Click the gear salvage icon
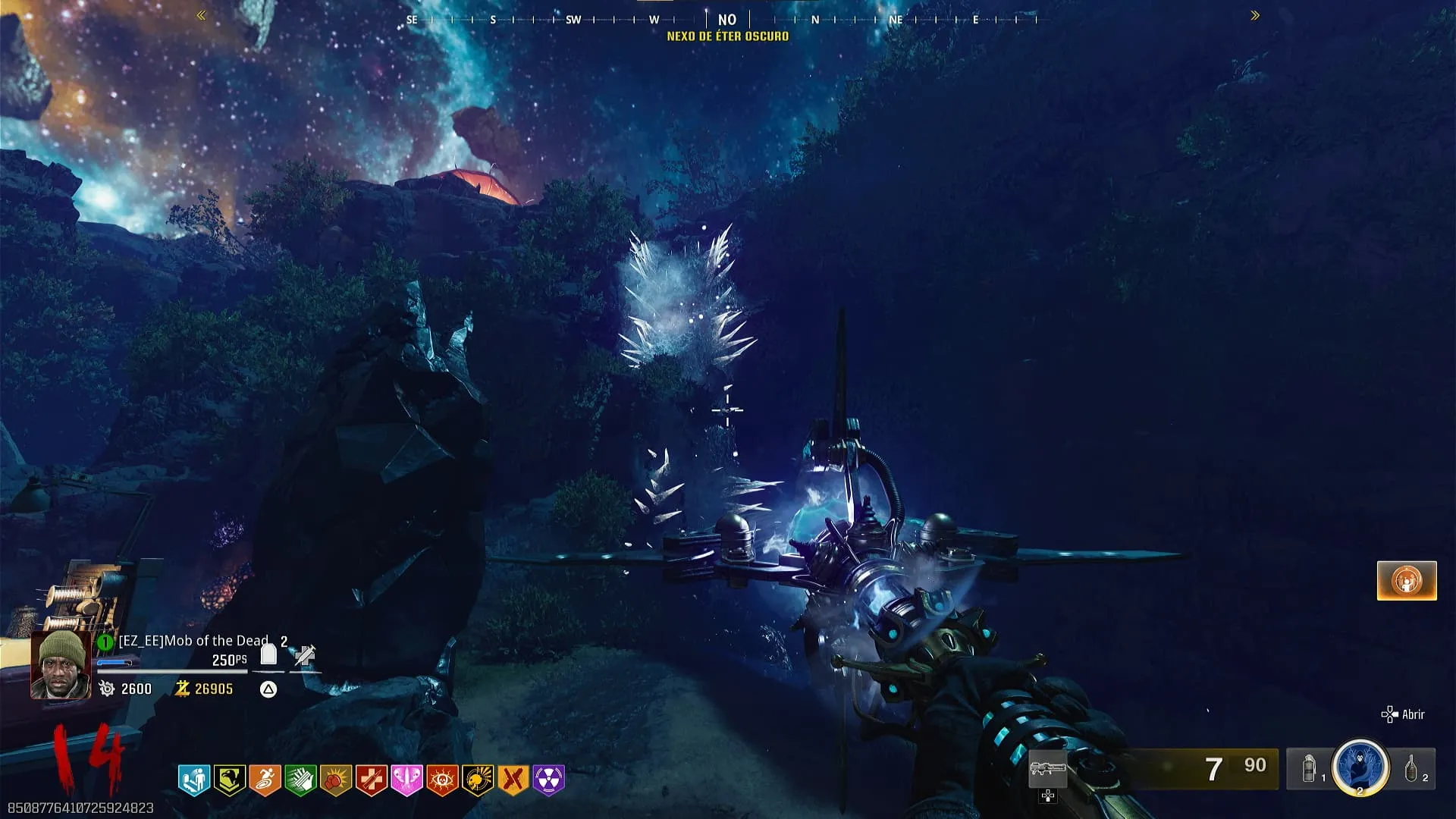The width and height of the screenshot is (1456, 819). click(x=107, y=689)
